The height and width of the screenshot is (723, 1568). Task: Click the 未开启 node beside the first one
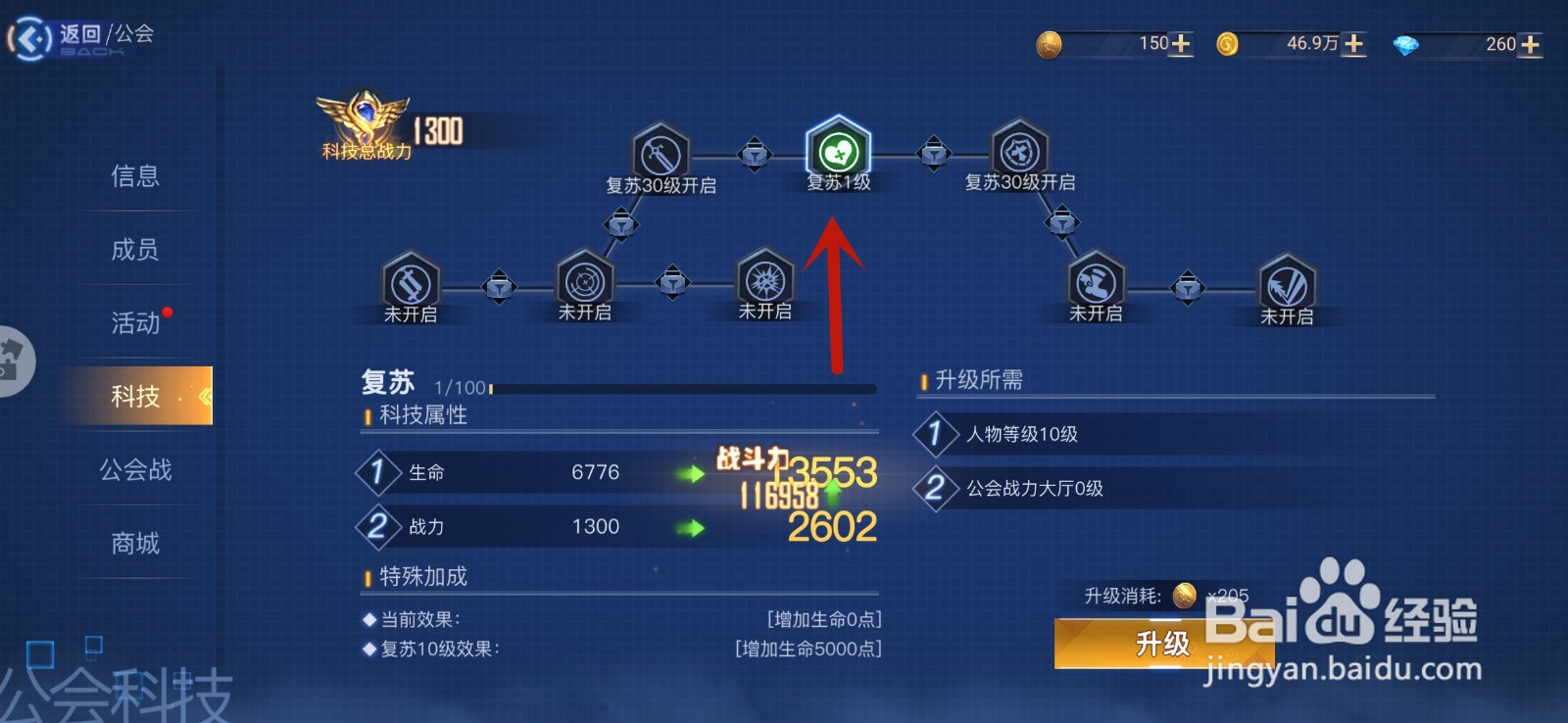pyautogui.click(x=586, y=284)
